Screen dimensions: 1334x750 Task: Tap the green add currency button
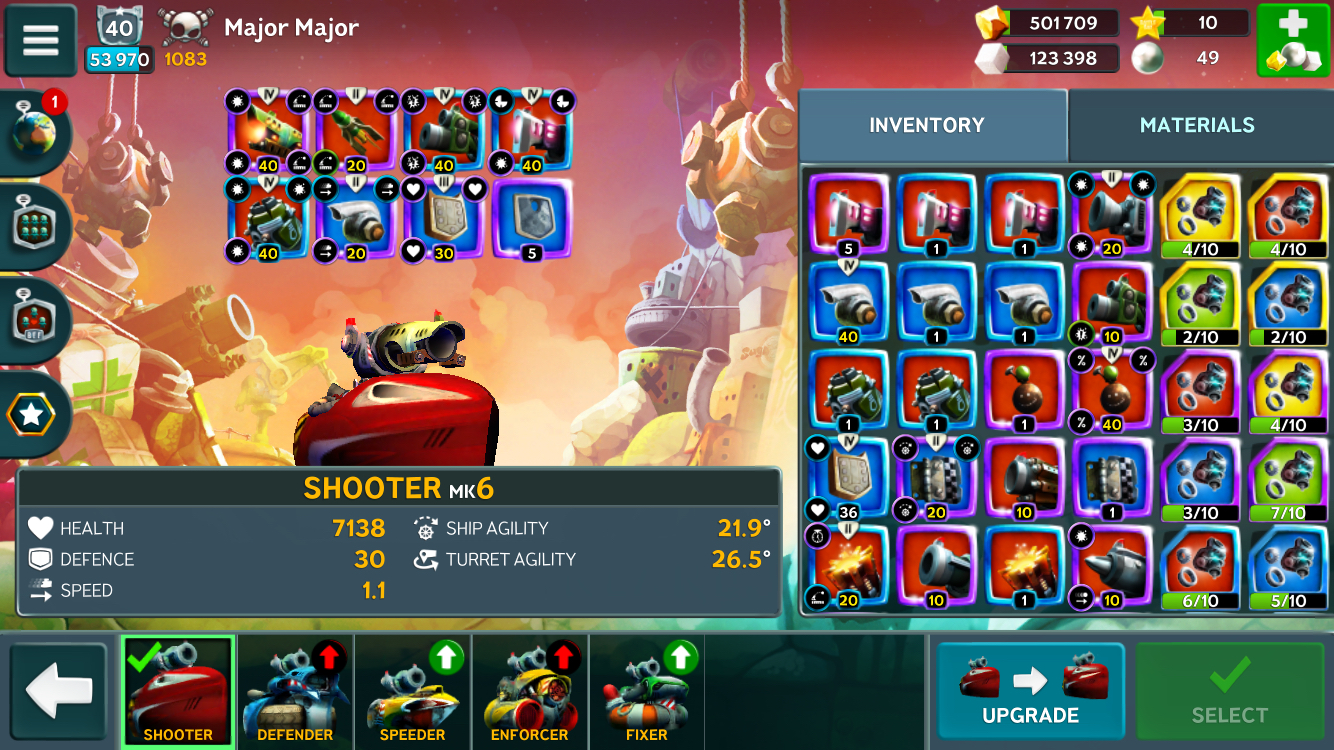[x=1292, y=41]
